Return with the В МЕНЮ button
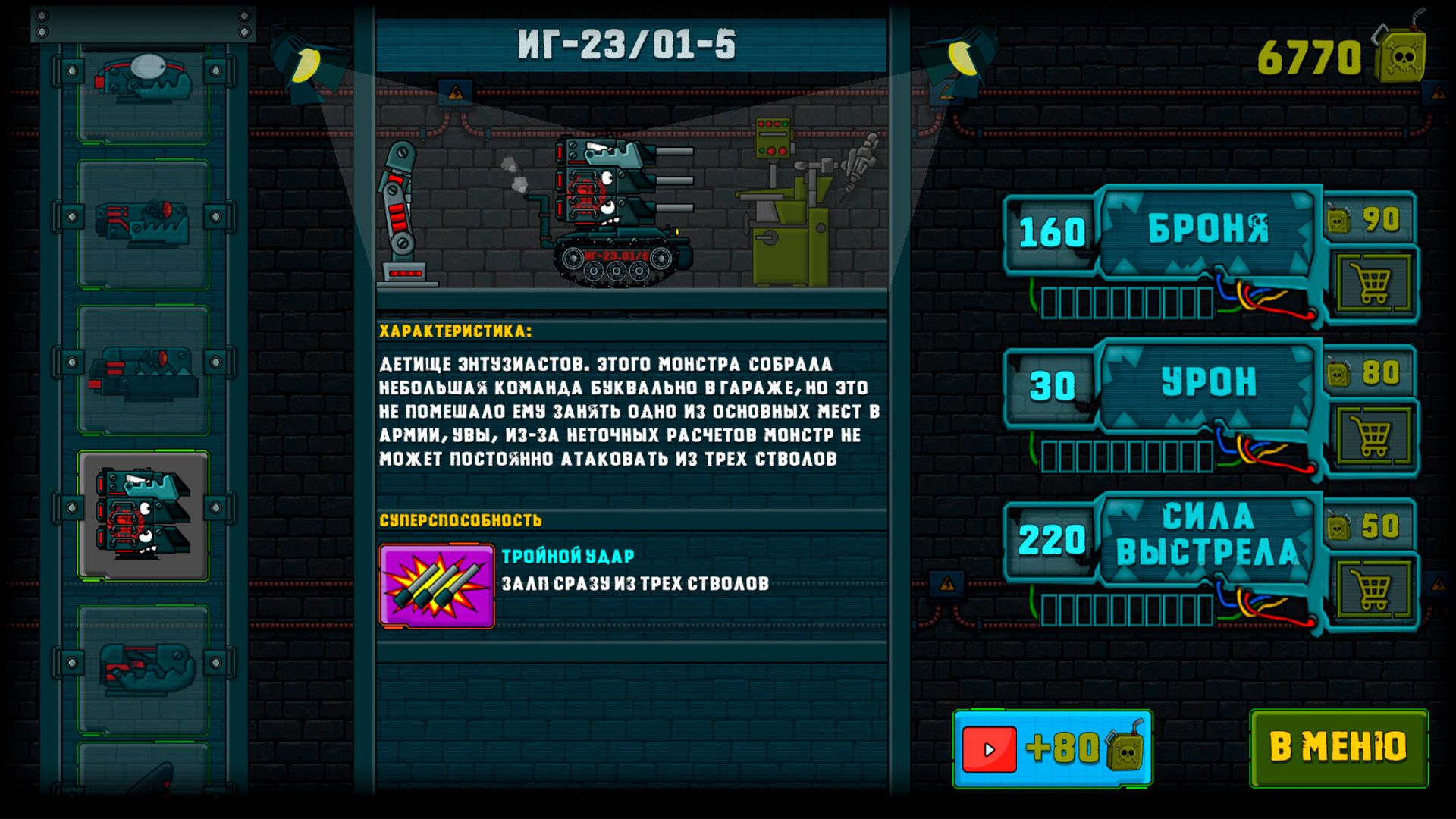 1338,748
